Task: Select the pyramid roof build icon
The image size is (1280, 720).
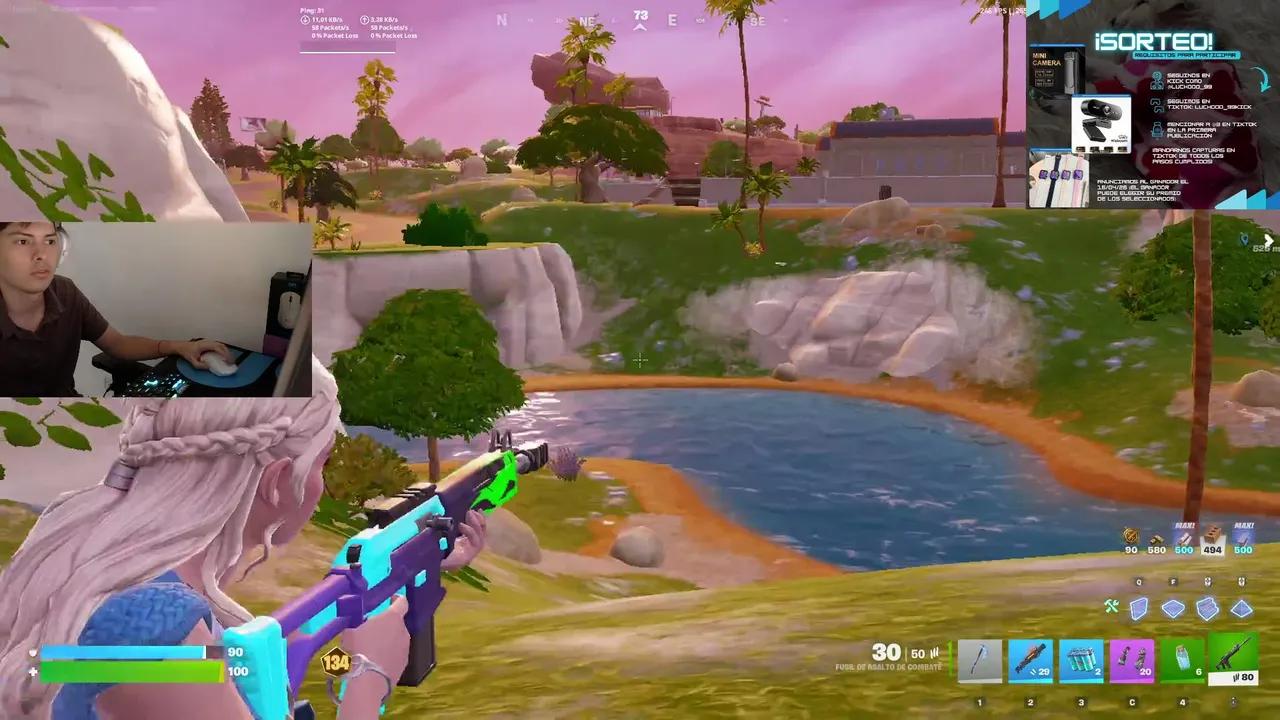Action: [x=1241, y=608]
